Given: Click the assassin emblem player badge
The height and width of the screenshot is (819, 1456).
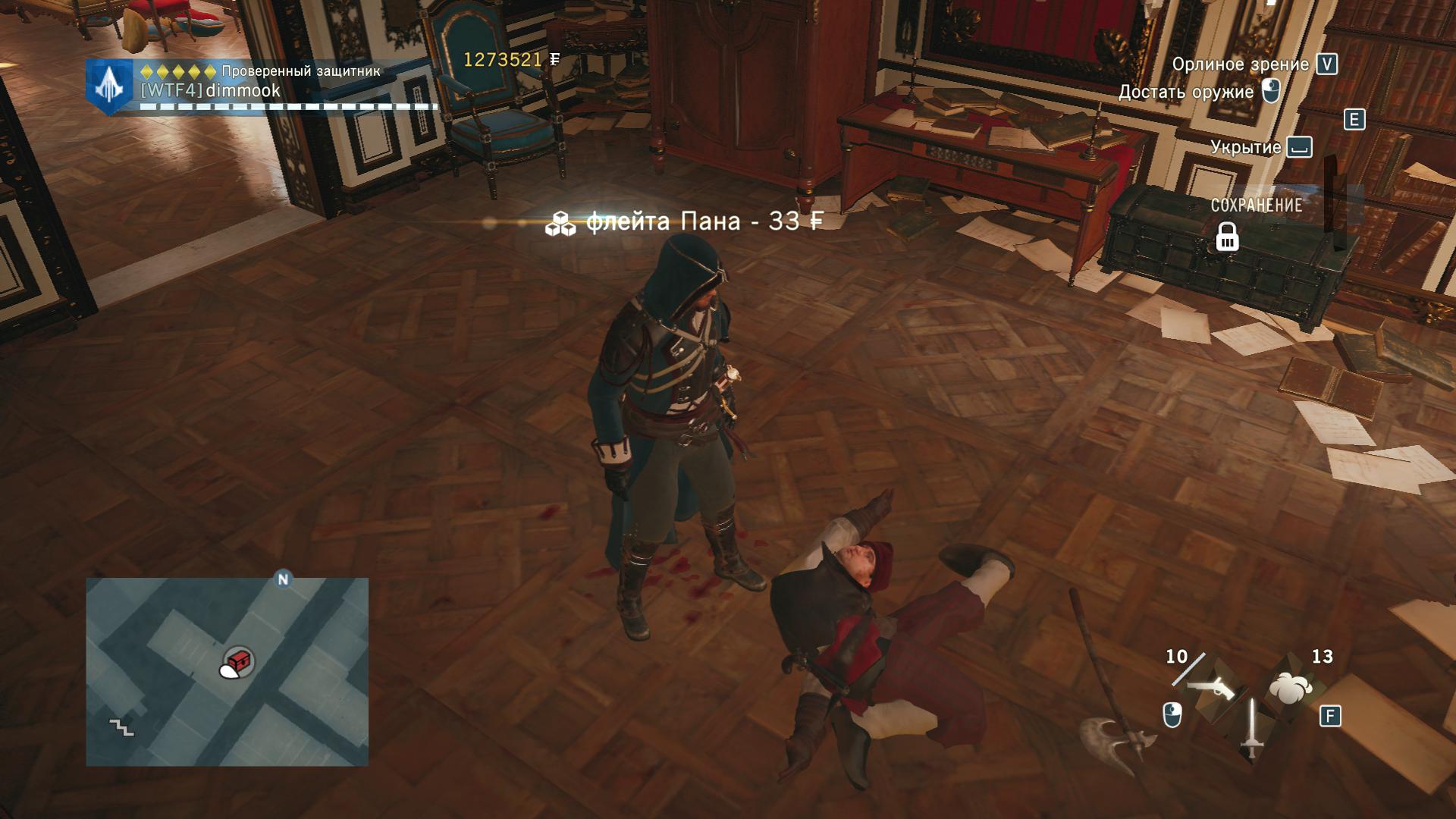Looking at the screenshot, I should (111, 87).
